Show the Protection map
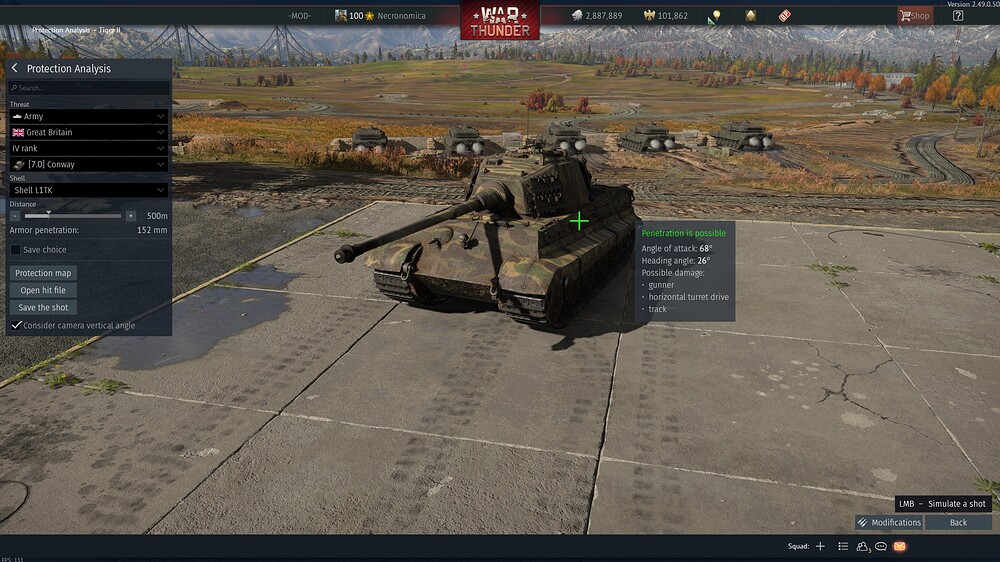The image size is (1000, 562). pyautogui.click(x=44, y=273)
